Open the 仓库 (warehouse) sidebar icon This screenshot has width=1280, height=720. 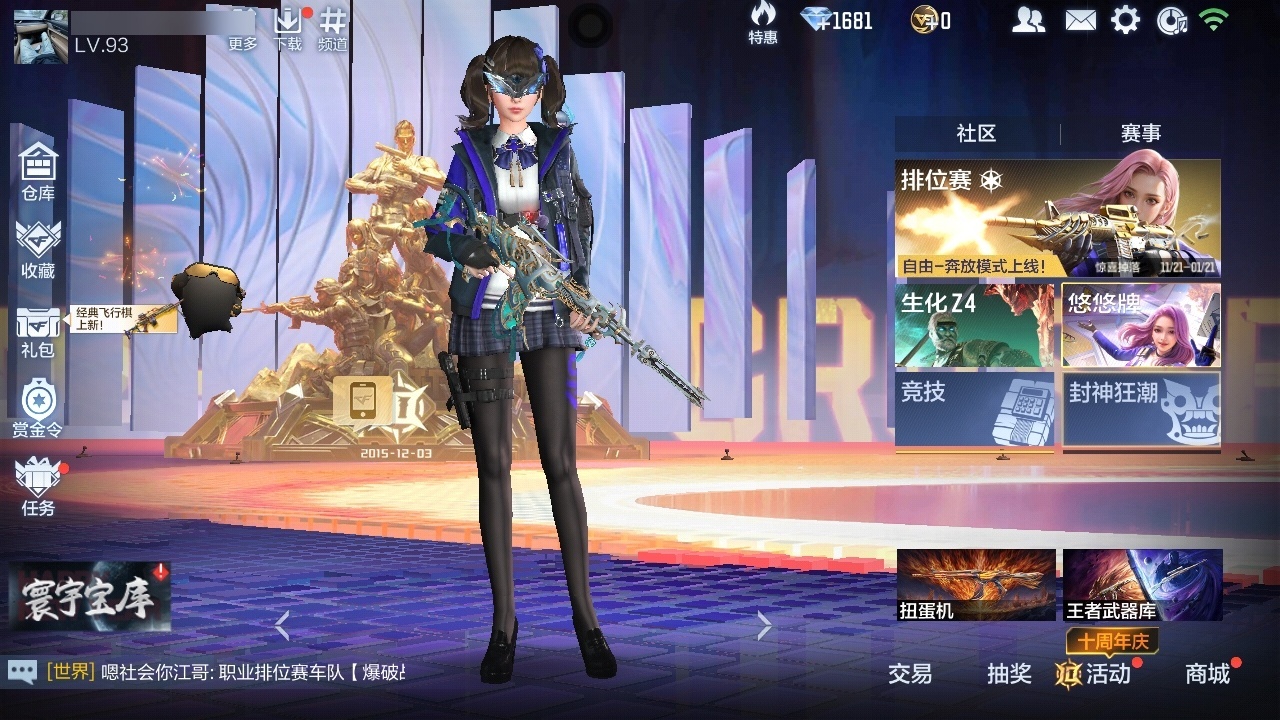coord(37,172)
